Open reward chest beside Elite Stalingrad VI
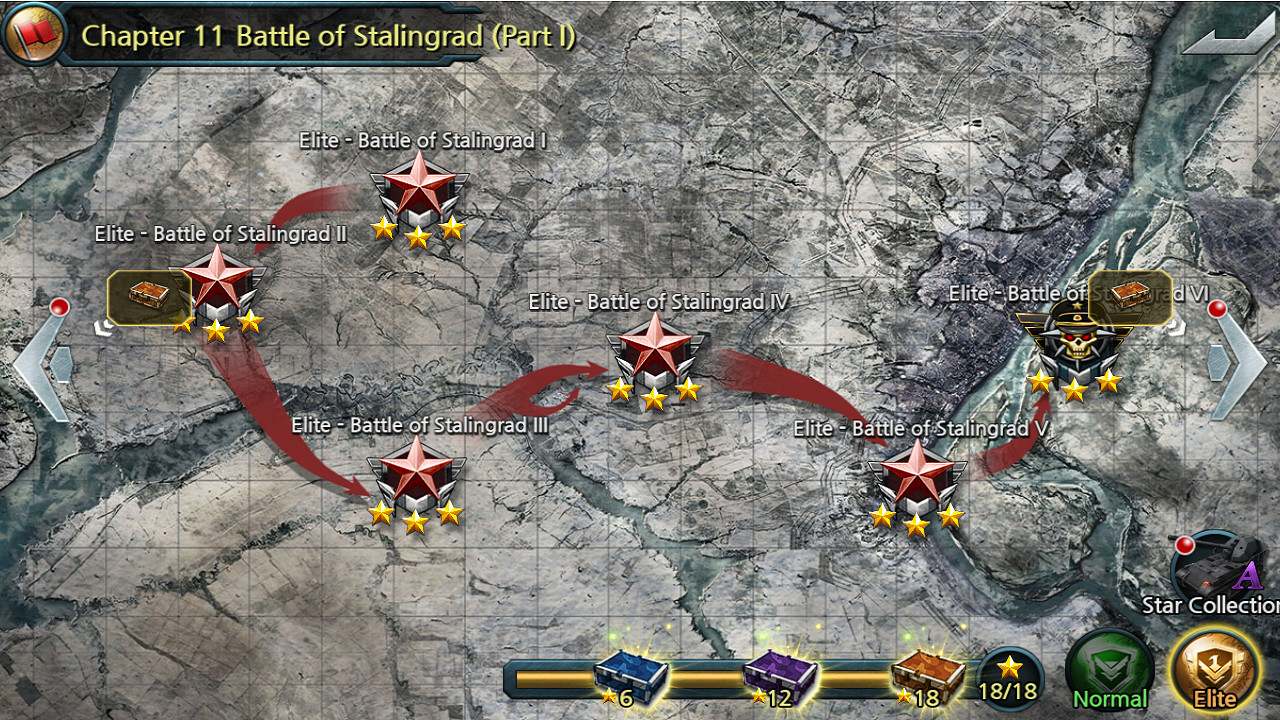 point(1131,296)
